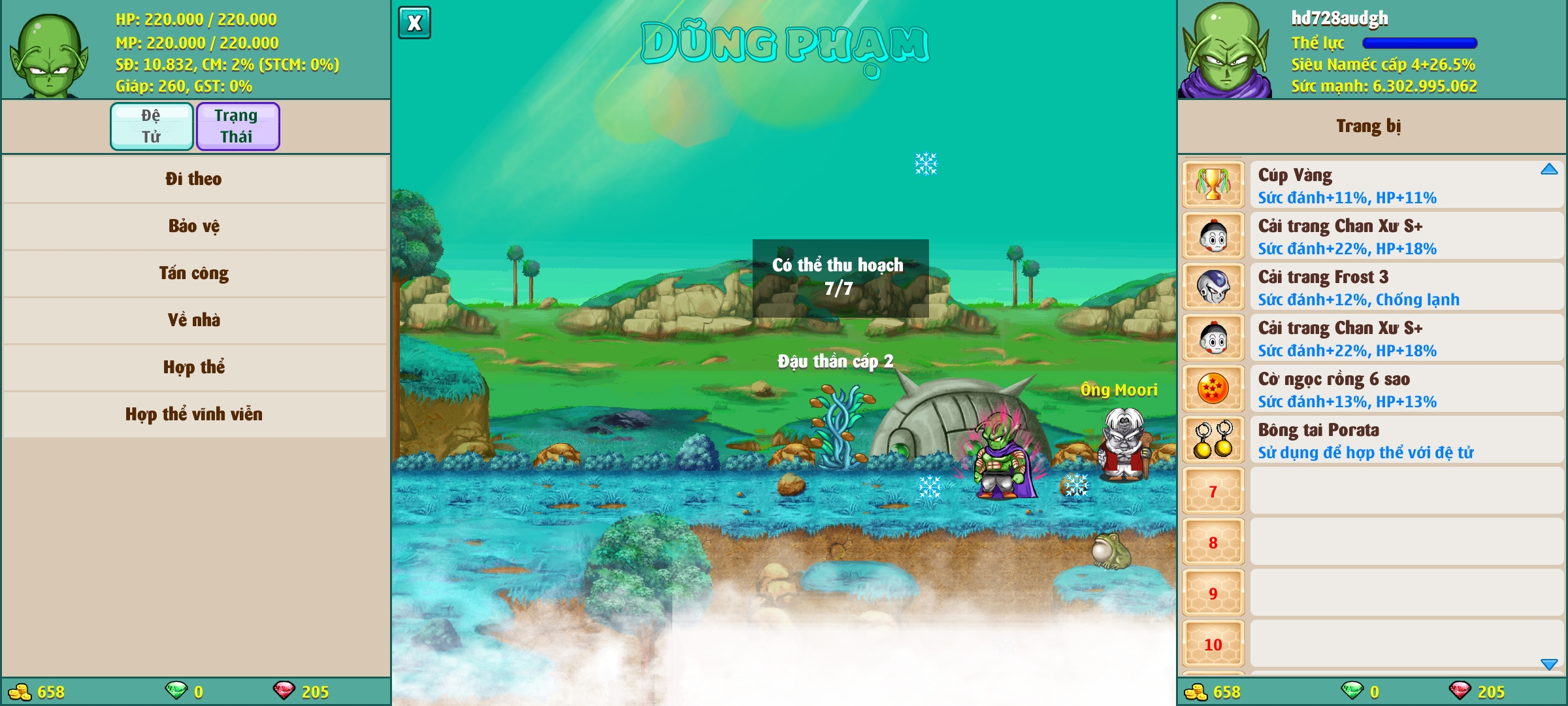This screenshot has width=1568, height=706.
Task: Click the scroll up arrow in equipment list
Action: point(1549,169)
